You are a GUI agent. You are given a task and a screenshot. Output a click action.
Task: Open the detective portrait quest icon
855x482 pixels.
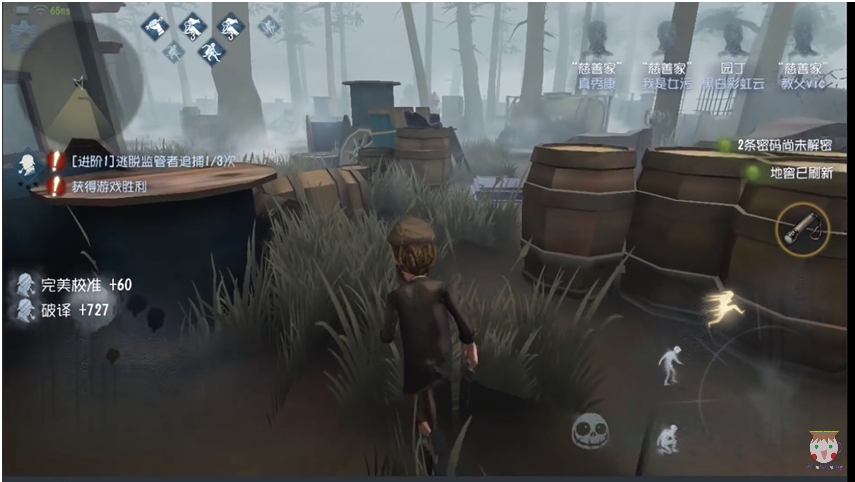point(27,166)
